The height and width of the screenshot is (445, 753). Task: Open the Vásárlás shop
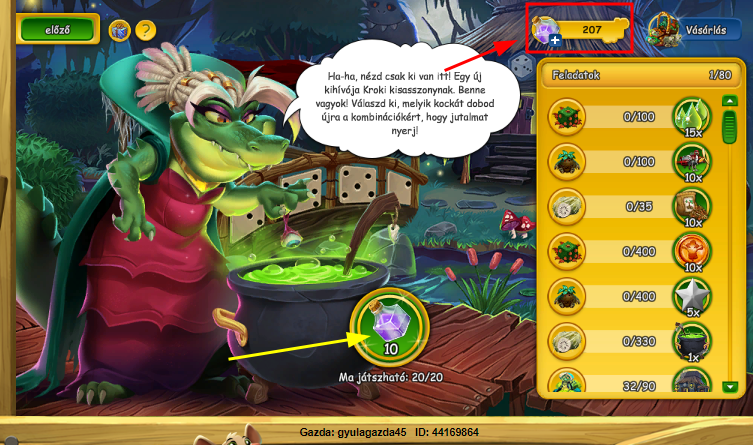click(688, 30)
